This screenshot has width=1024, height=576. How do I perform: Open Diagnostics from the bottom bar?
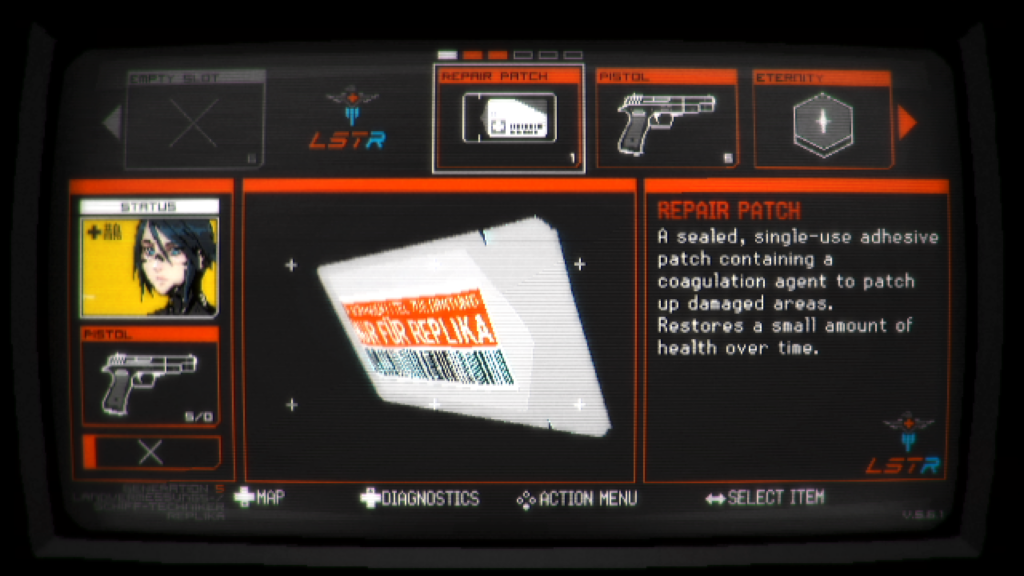pos(420,498)
